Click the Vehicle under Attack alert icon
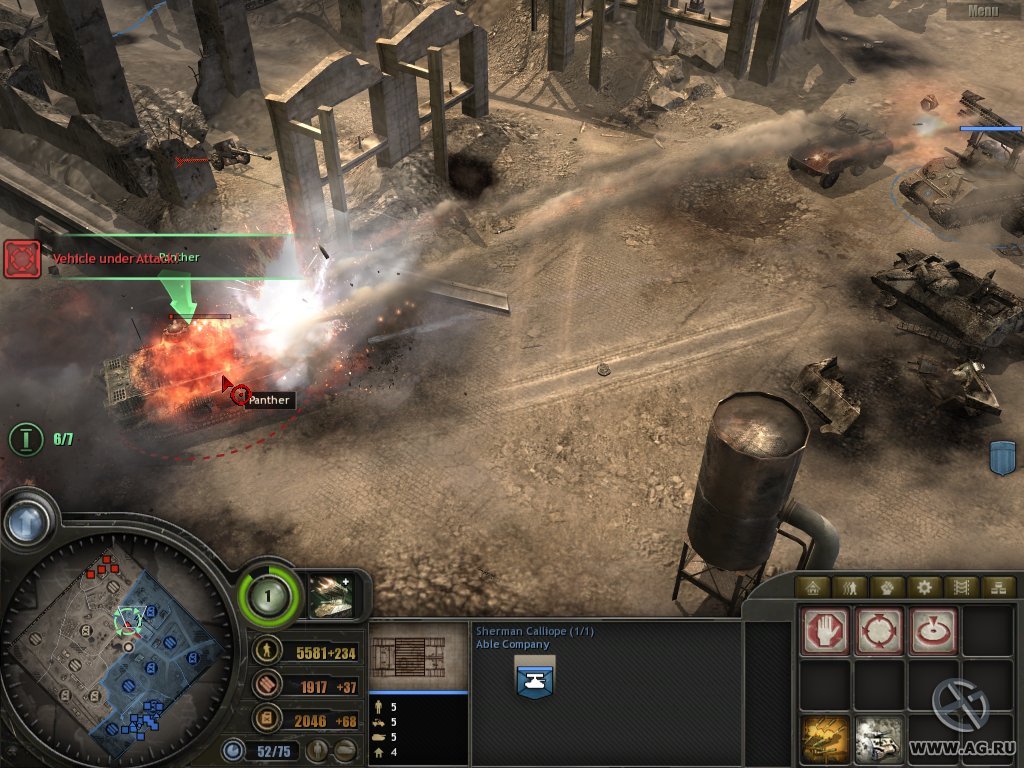Screen dimensions: 1024x768 [x=22, y=258]
